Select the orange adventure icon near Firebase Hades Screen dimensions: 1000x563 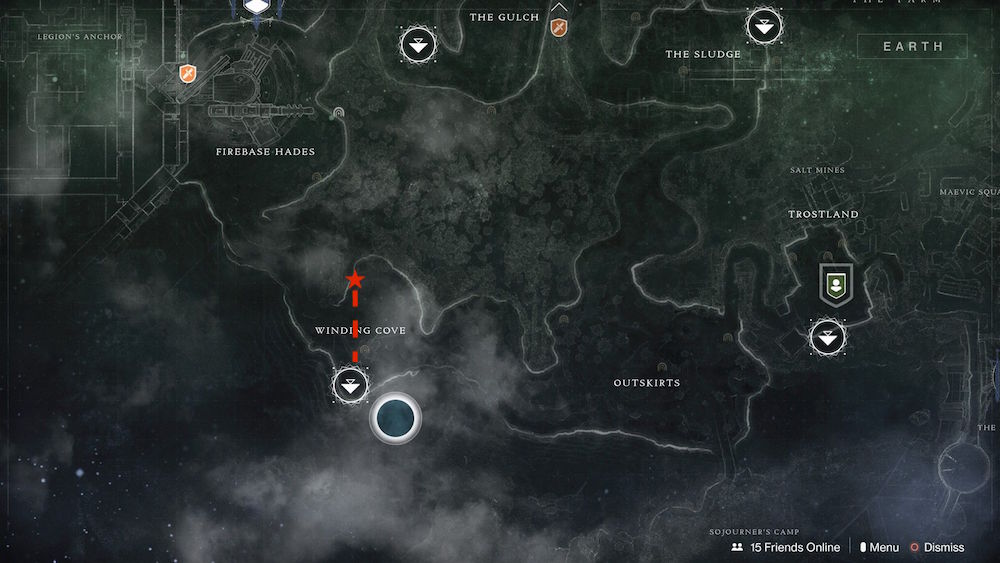coord(187,73)
